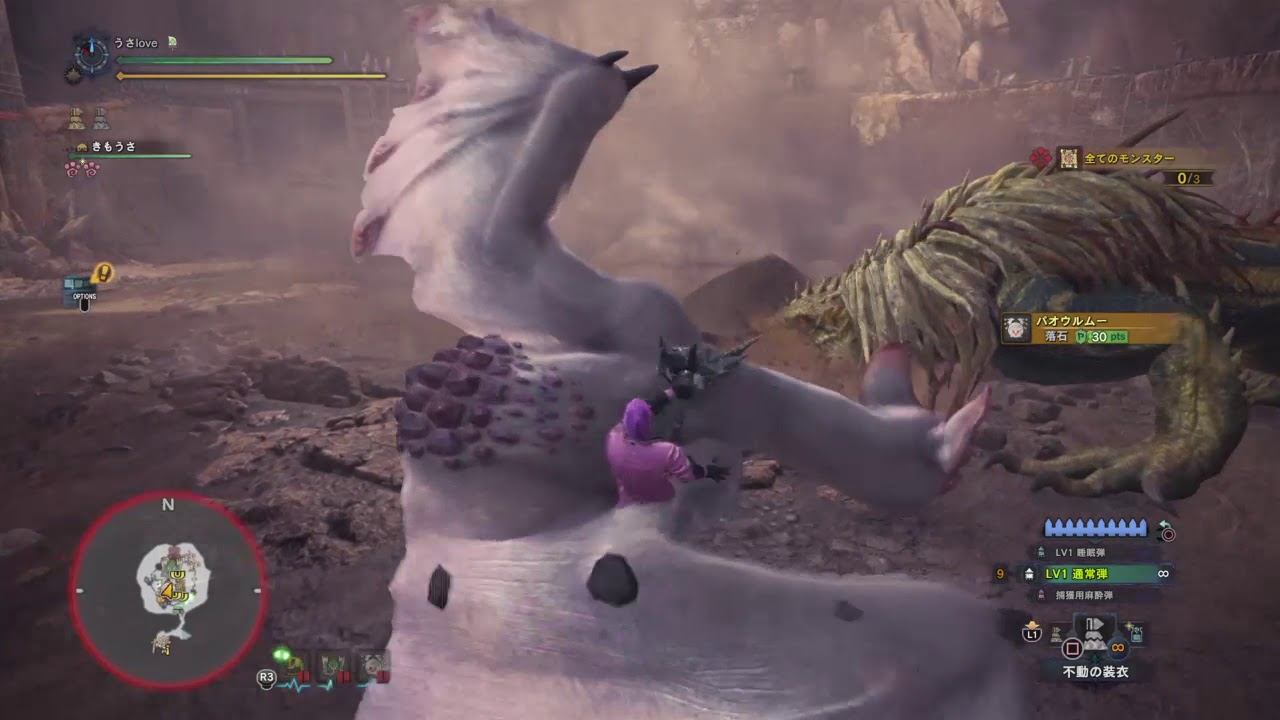This screenshot has width=1280, height=720.
Task: Switch to LV1 睡眠弾 ammo
Action: (x=1077, y=552)
